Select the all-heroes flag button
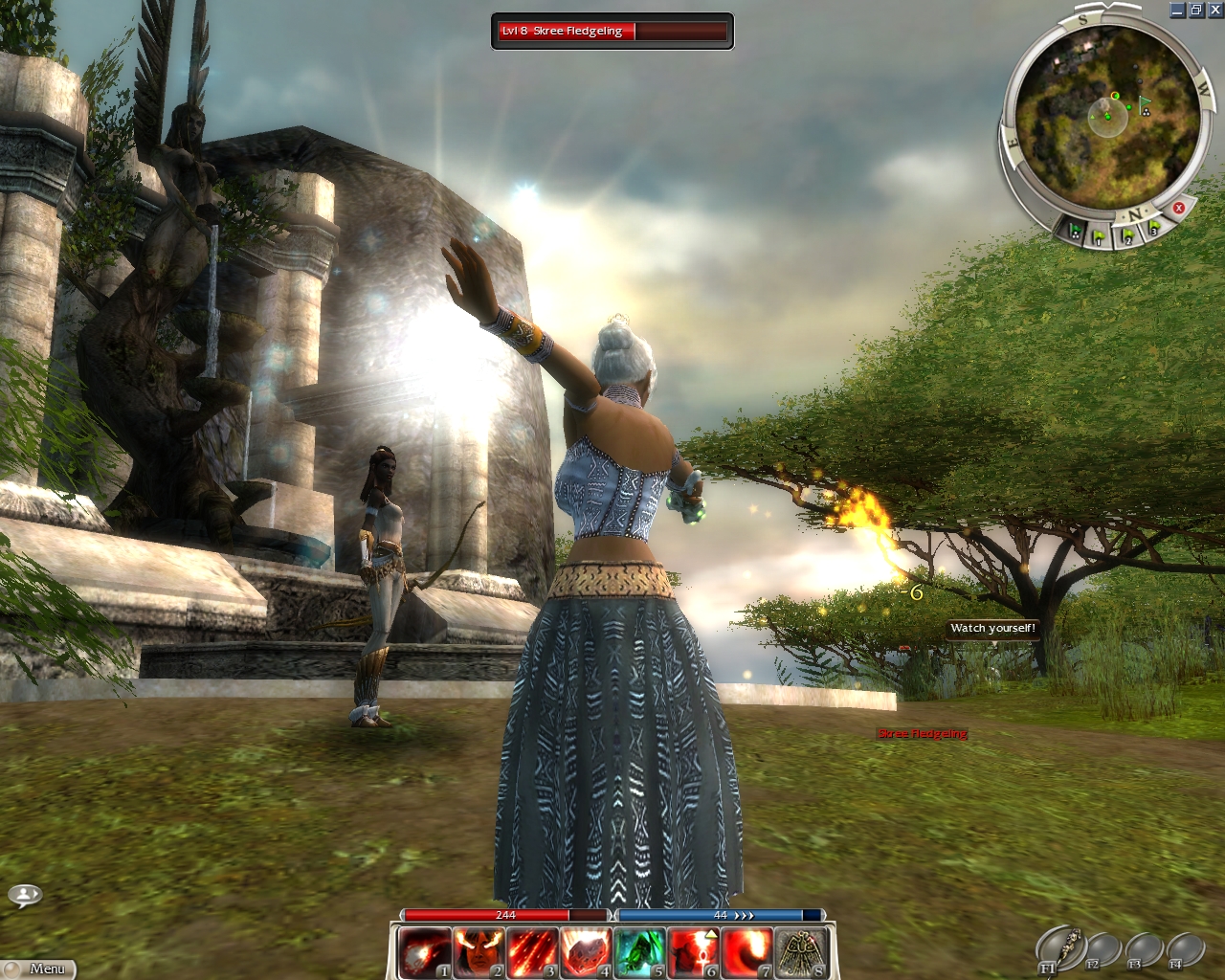 coord(1076,231)
